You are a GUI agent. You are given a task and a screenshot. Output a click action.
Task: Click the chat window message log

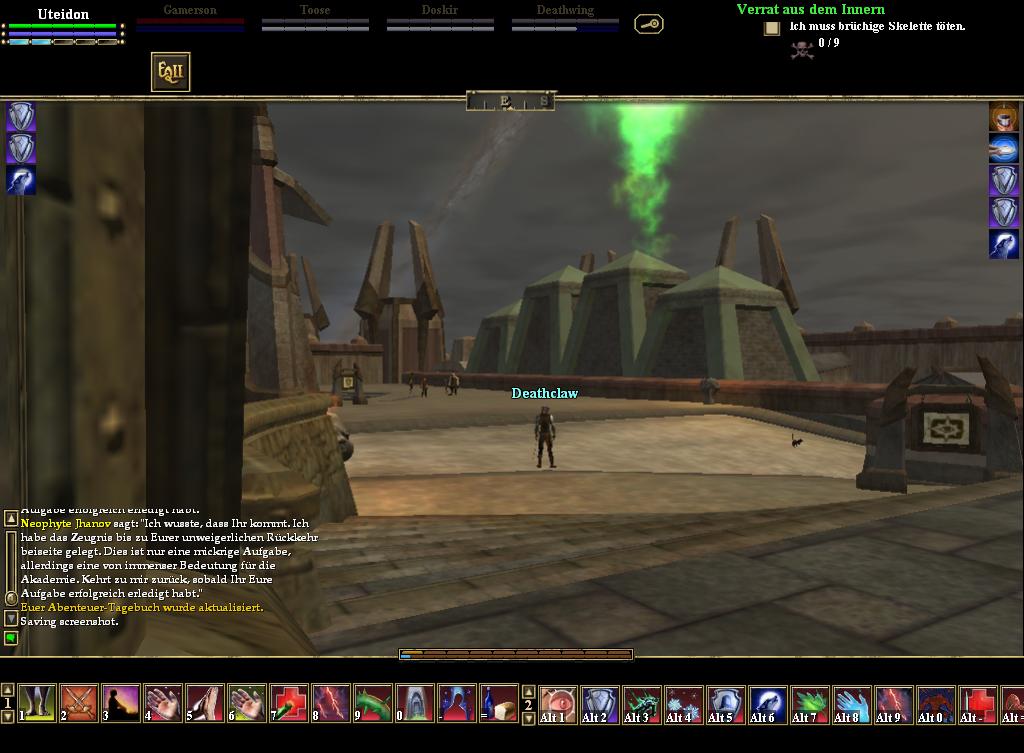pos(170,565)
